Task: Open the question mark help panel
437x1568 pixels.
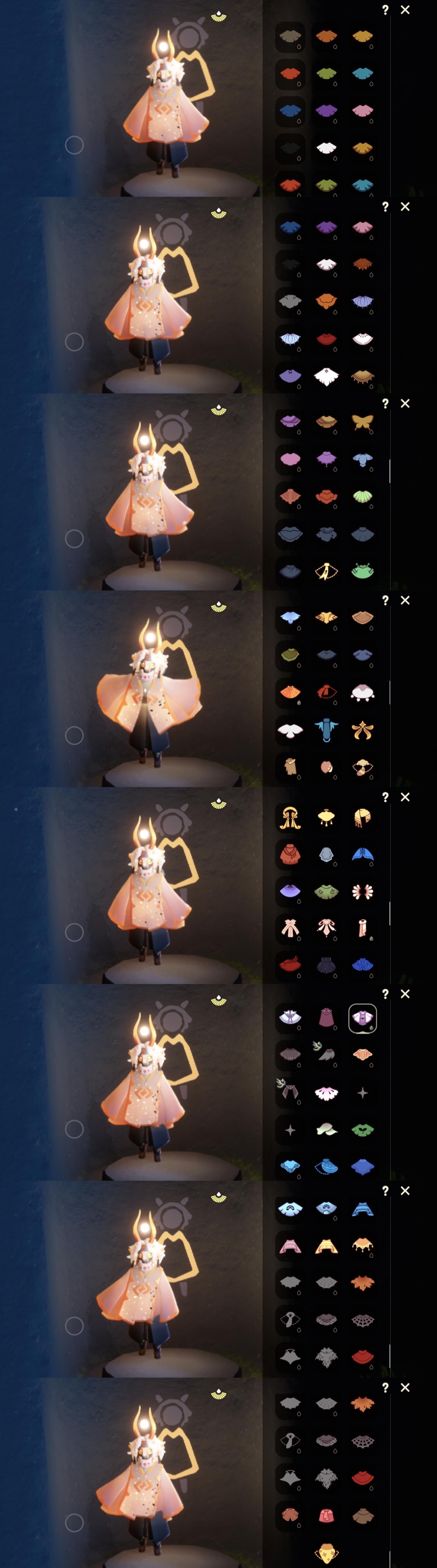Action: click(x=385, y=8)
